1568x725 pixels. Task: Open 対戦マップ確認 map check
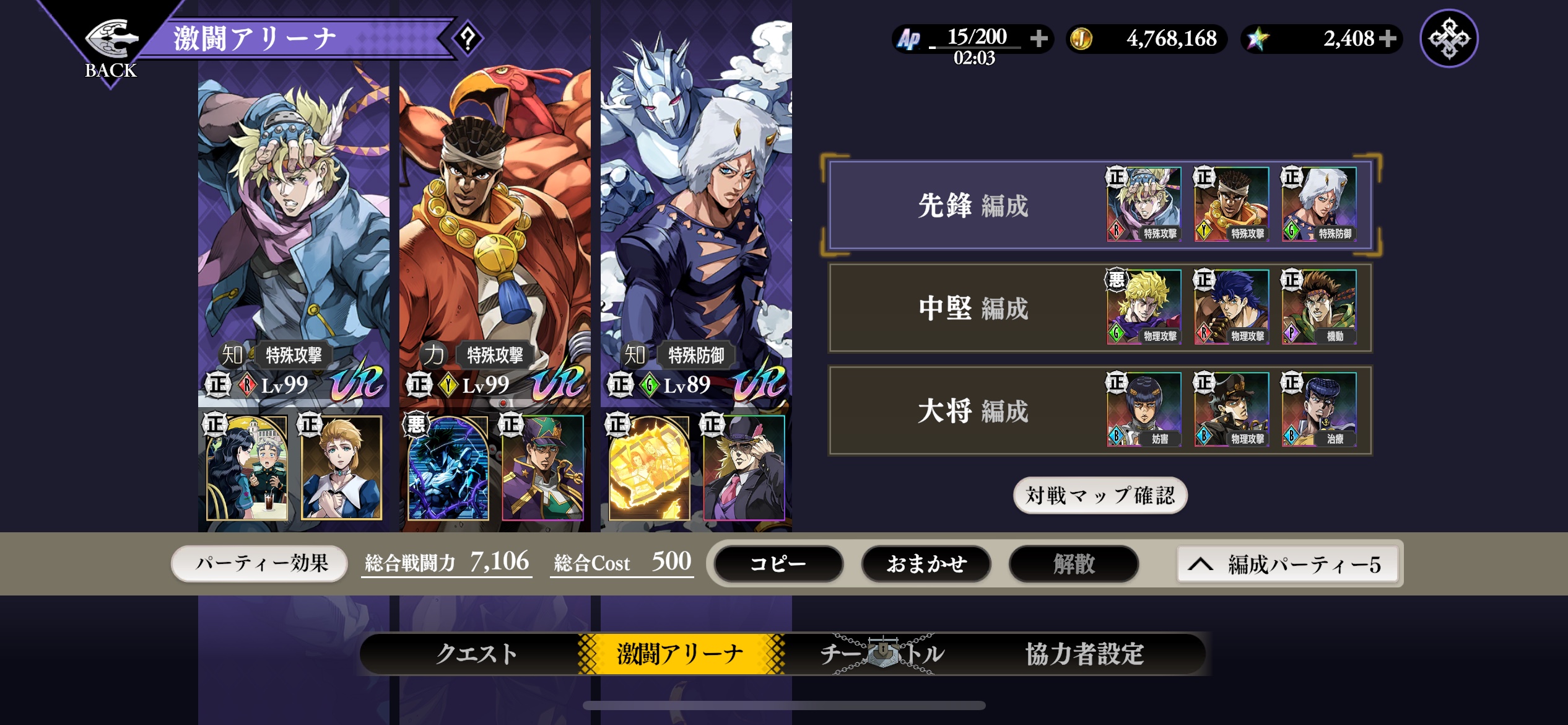click(1100, 495)
